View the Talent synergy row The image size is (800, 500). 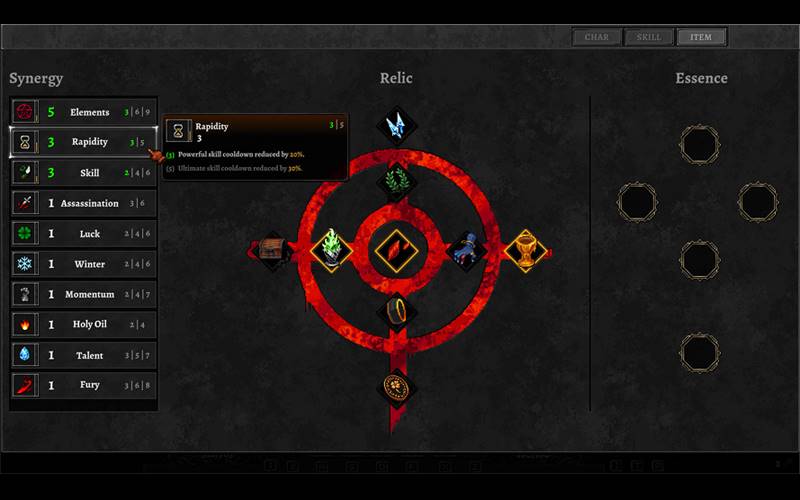[84, 355]
